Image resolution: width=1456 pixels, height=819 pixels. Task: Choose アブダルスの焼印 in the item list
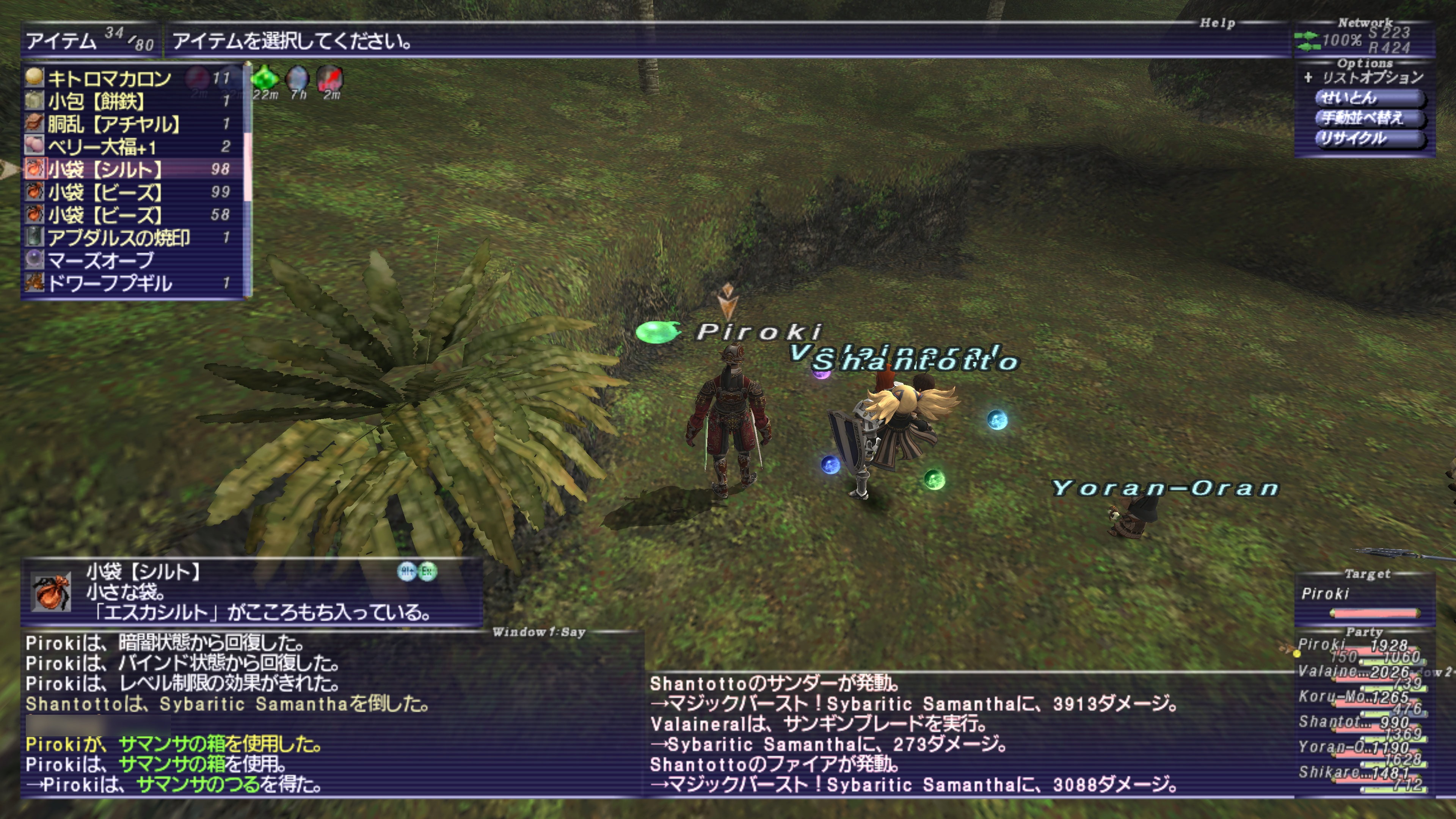click(x=119, y=238)
